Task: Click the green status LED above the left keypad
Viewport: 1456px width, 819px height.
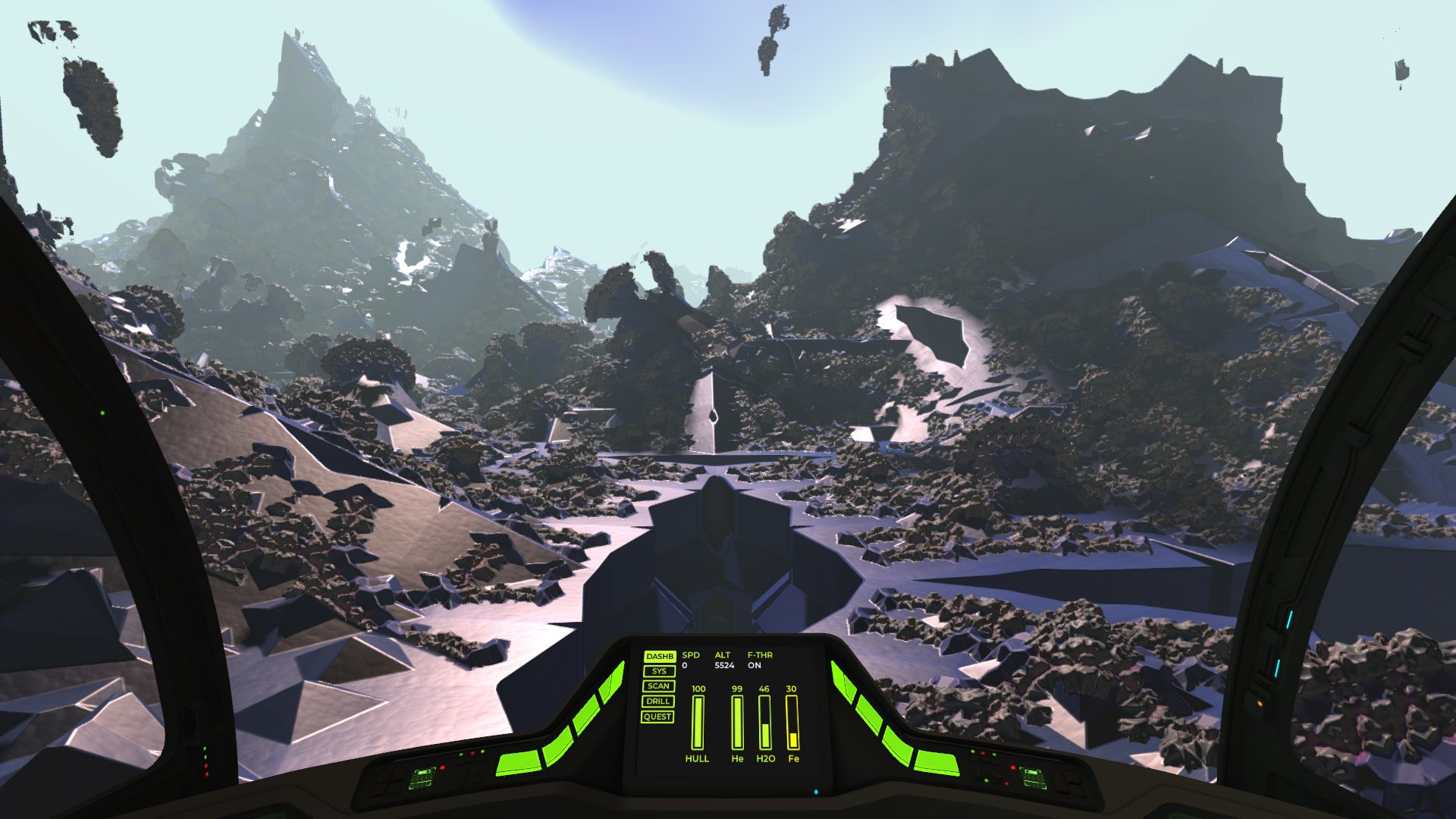Action: click(x=460, y=754)
